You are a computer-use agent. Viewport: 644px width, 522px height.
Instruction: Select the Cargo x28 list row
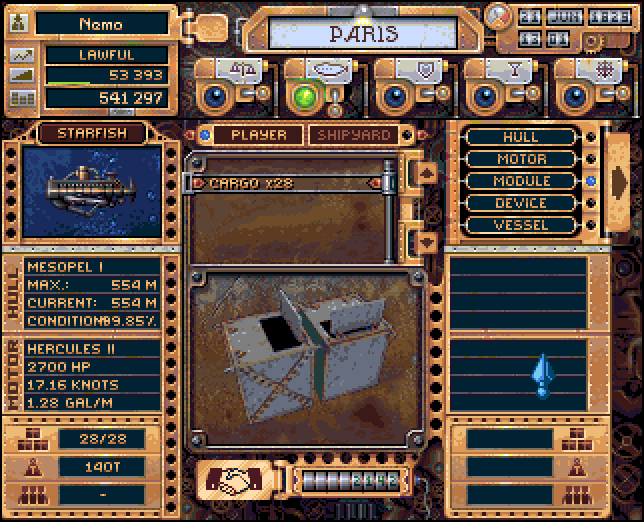click(x=289, y=183)
